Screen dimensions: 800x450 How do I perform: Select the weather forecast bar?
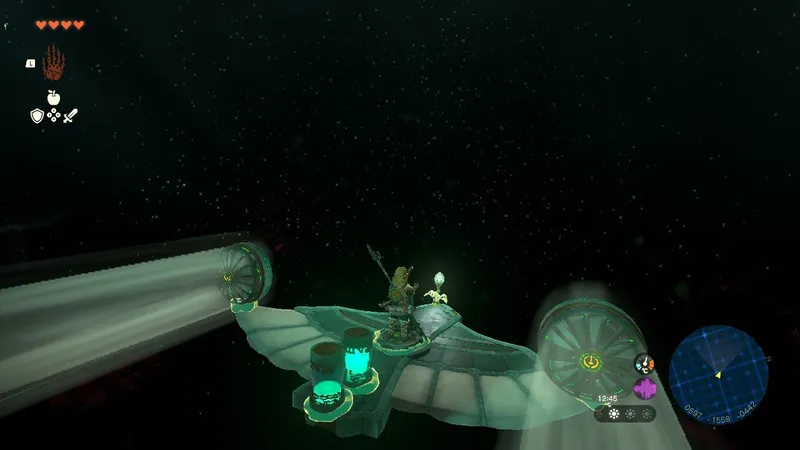pos(626,413)
